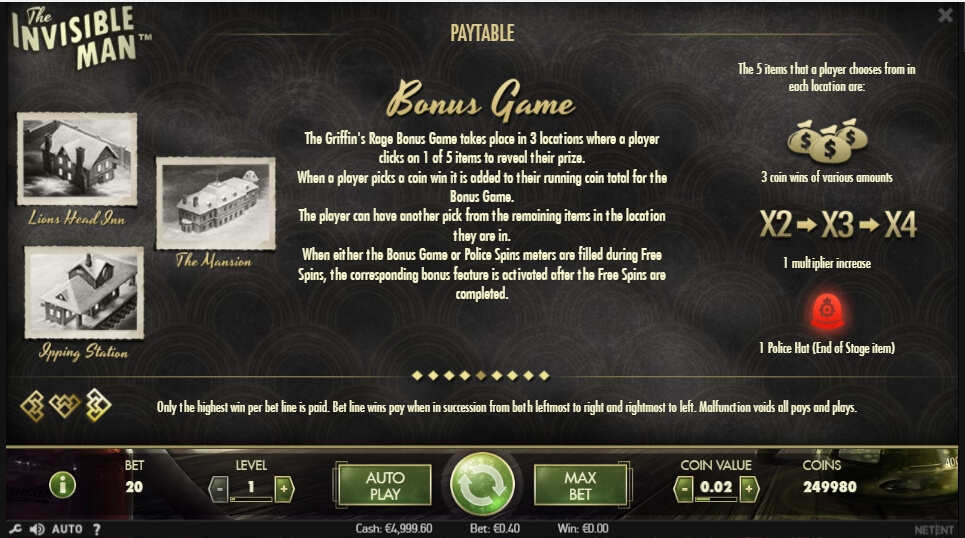
Task: Go to the first paytable page dot
Action: click(x=417, y=375)
